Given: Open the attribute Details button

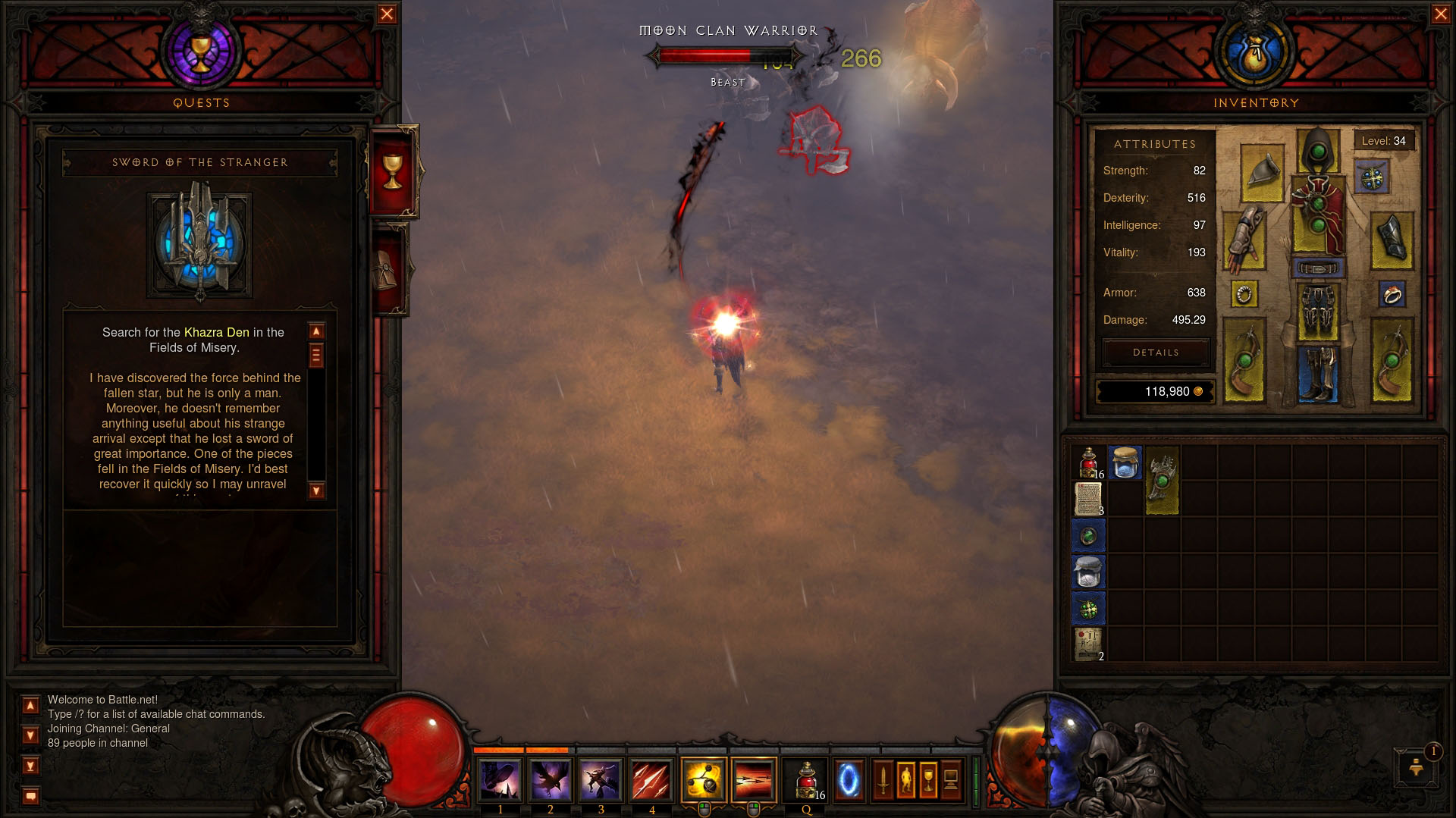Looking at the screenshot, I should (x=1155, y=353).
